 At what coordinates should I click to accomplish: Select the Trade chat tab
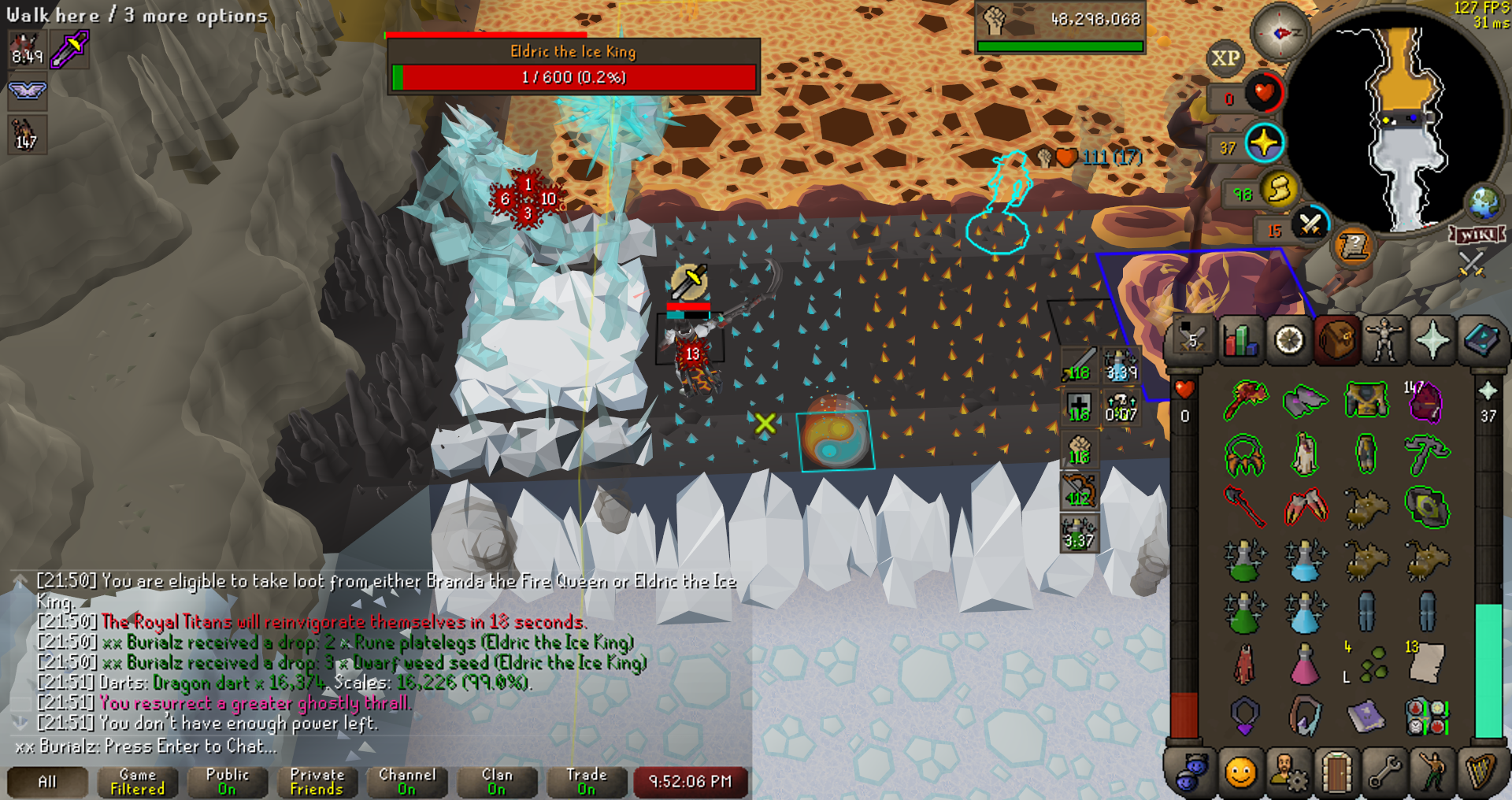[x=587, y=782]
